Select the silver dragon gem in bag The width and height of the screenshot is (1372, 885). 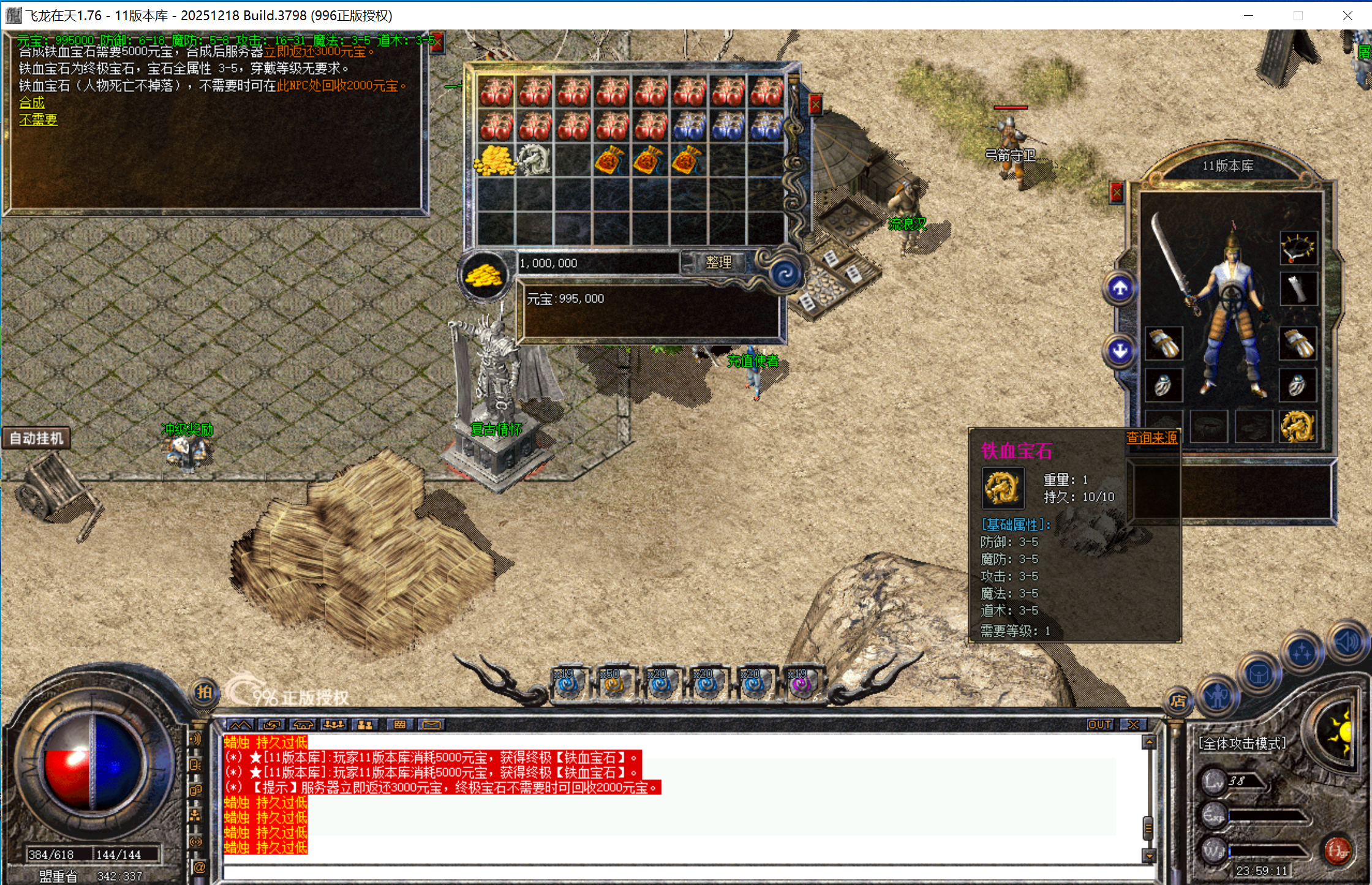(x=534, y=160)
